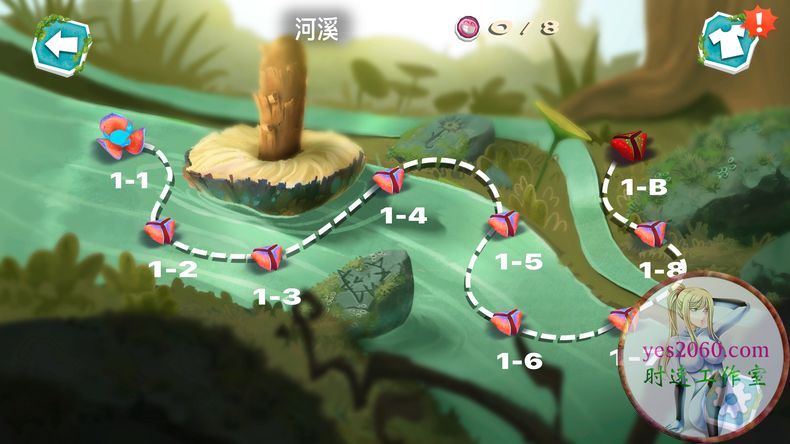Select level 1-6 flower node
The image size is (790, 444).
click(506, 322)
